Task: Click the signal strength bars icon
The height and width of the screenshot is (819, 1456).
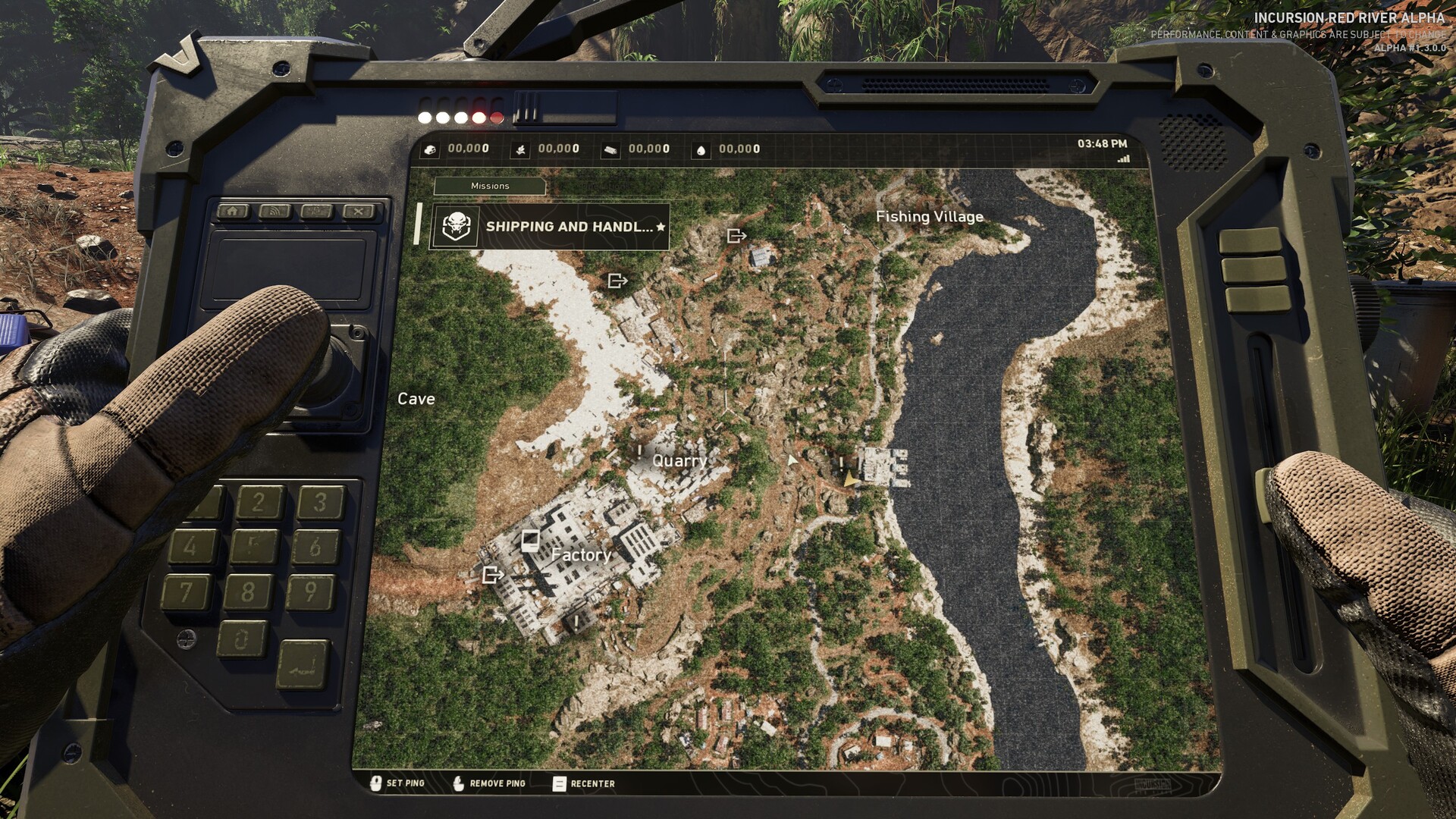Action: 1125,158
